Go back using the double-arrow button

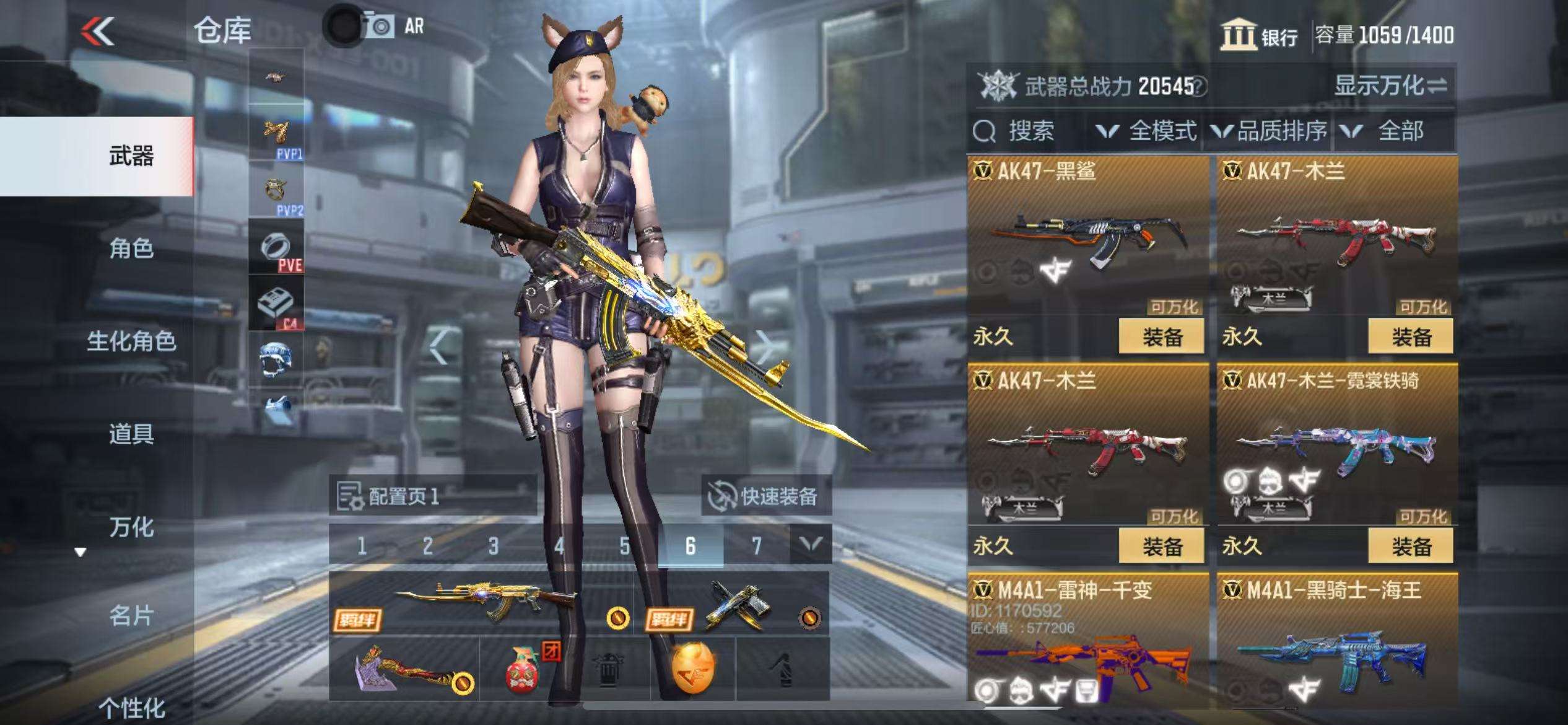click(x=98, y=31)
